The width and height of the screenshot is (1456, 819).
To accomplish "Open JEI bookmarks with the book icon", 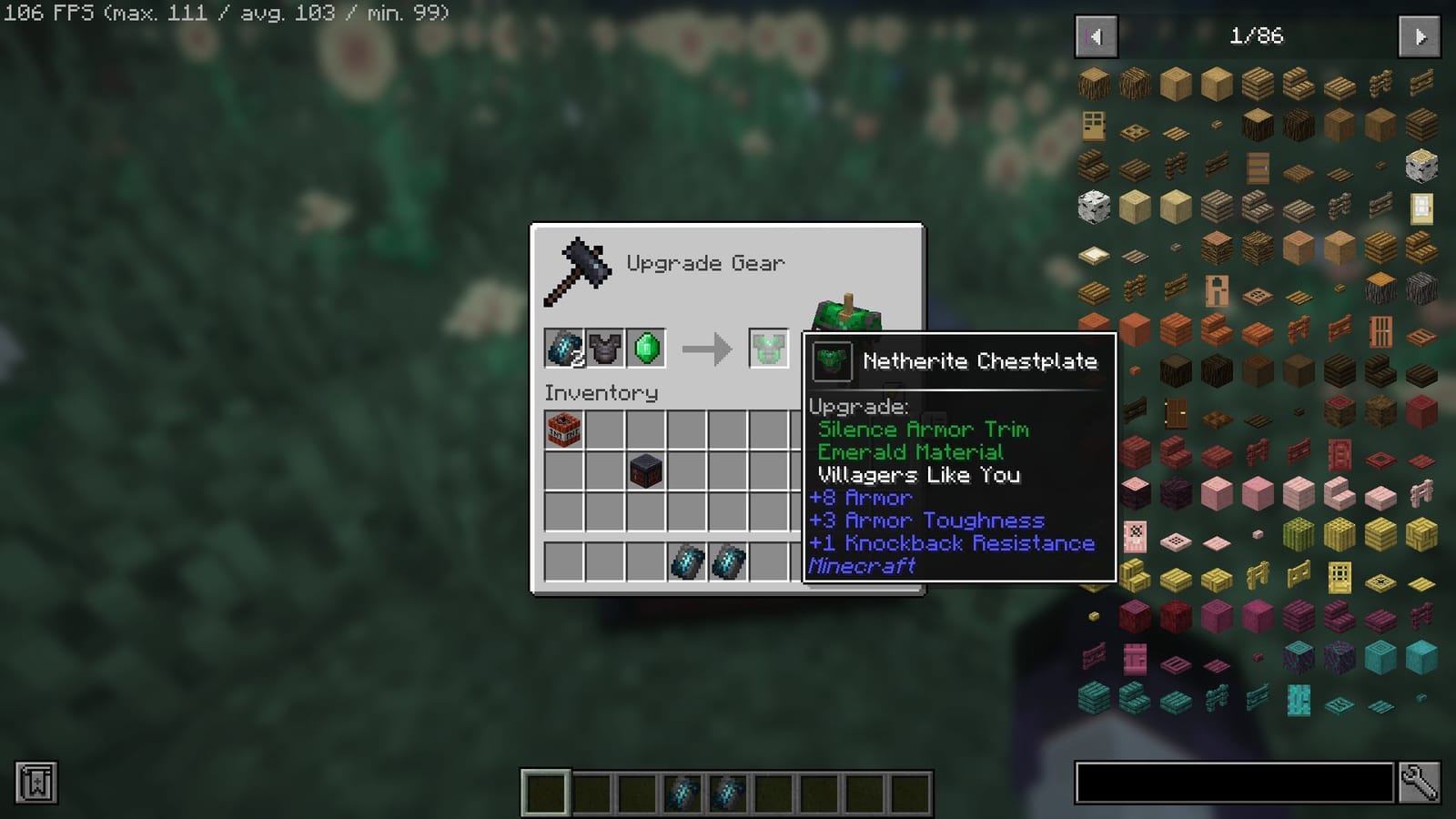I will click(x=35, y=784).
